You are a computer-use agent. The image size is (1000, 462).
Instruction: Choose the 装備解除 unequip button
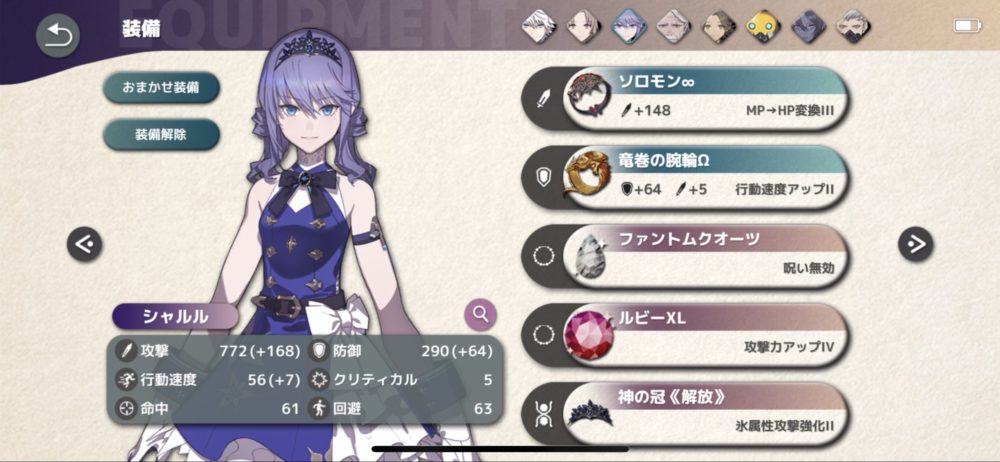(x=161, y=133)
